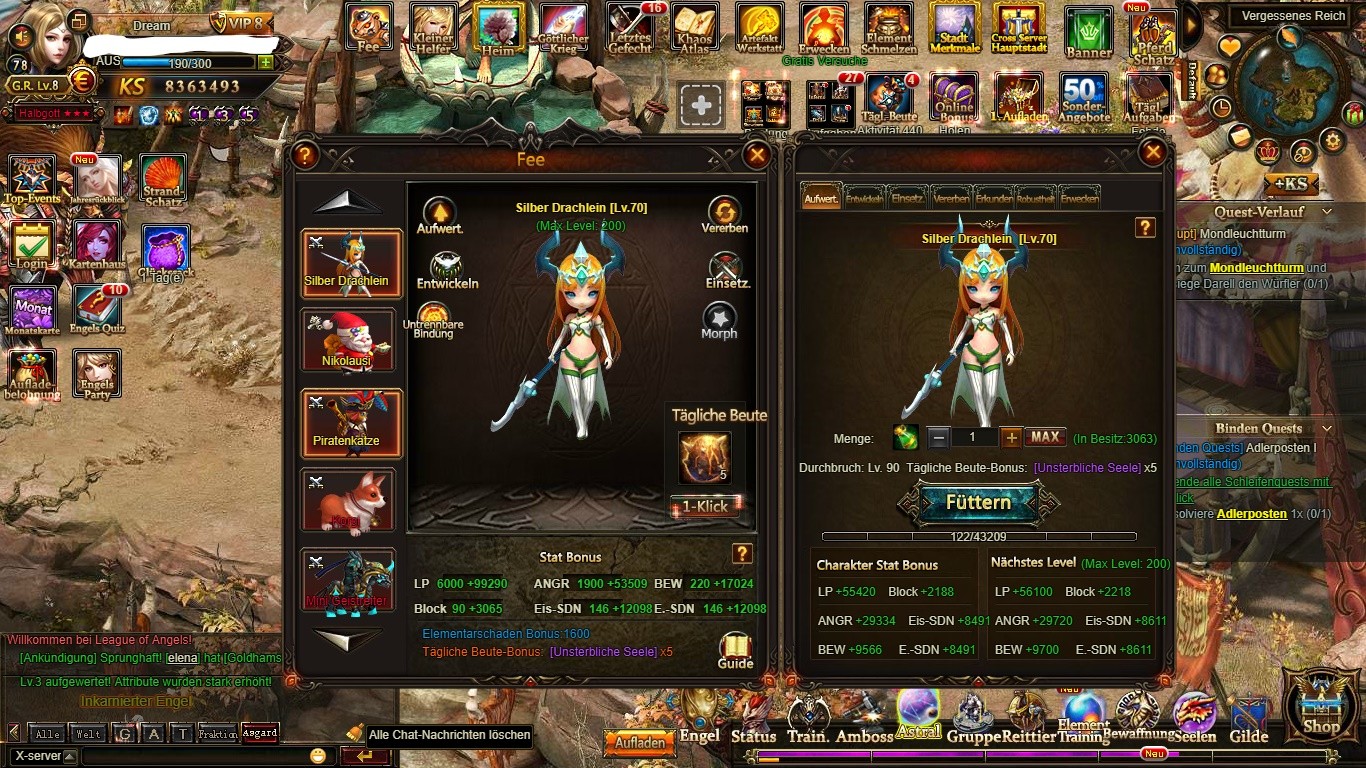Open the Morph option

(x=719, y=321)
